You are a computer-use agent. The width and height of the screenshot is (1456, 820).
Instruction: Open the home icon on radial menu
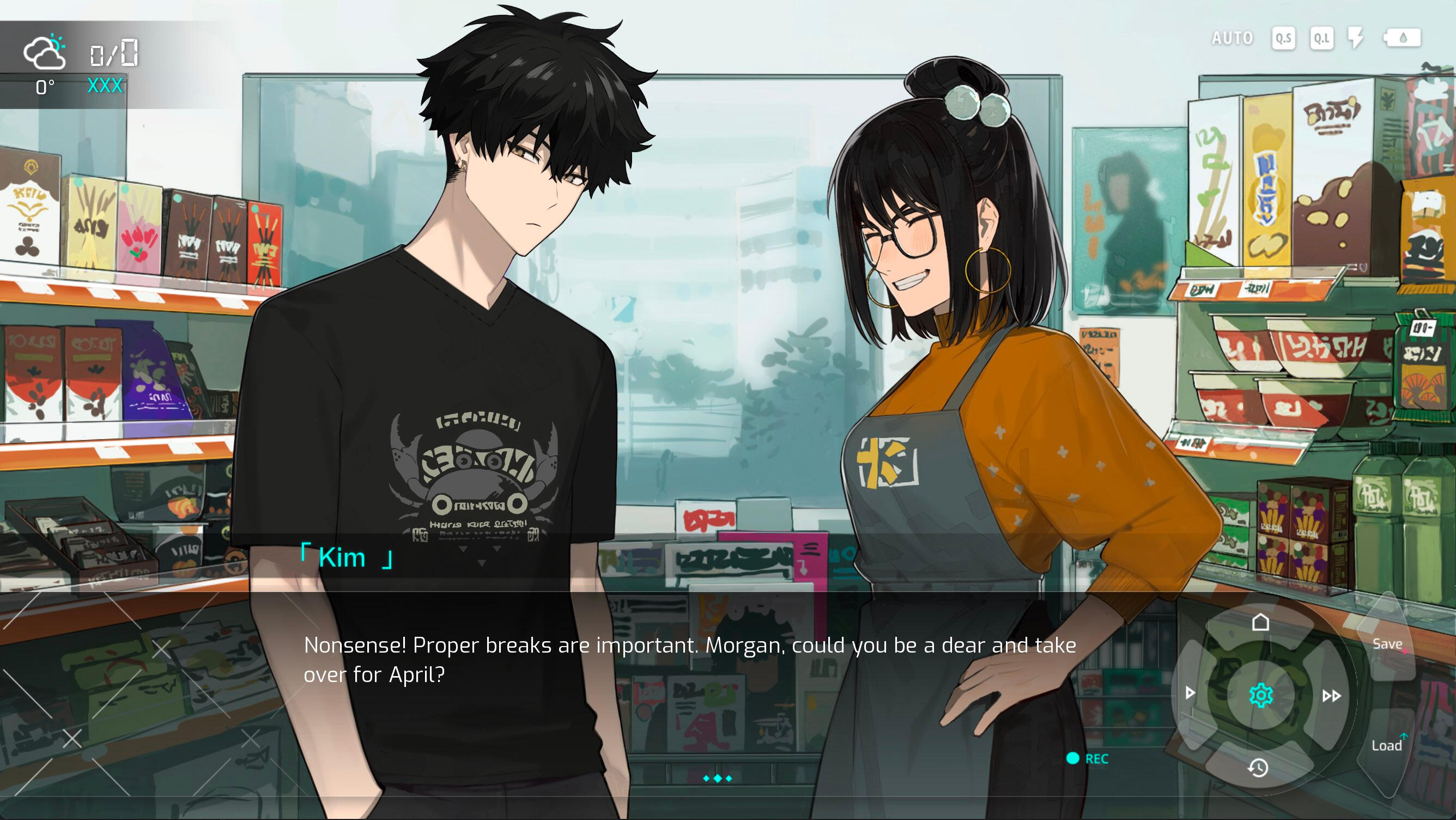[x=1260, y=623]
